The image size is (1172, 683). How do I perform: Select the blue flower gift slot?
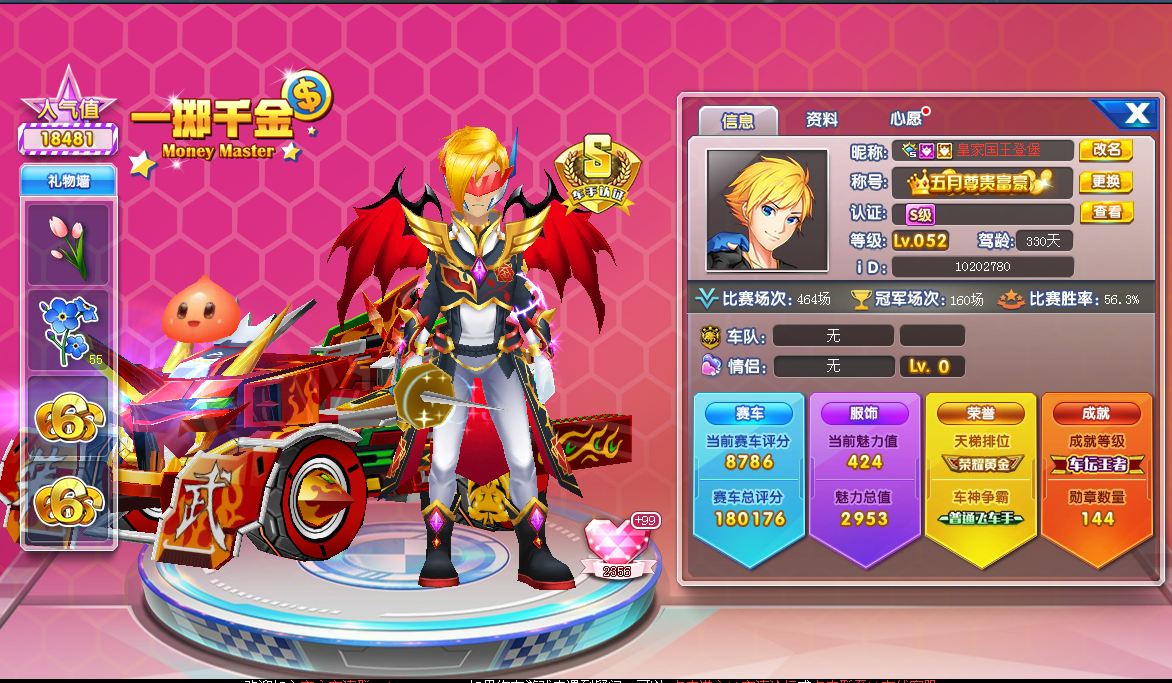(x=68, y=330)
